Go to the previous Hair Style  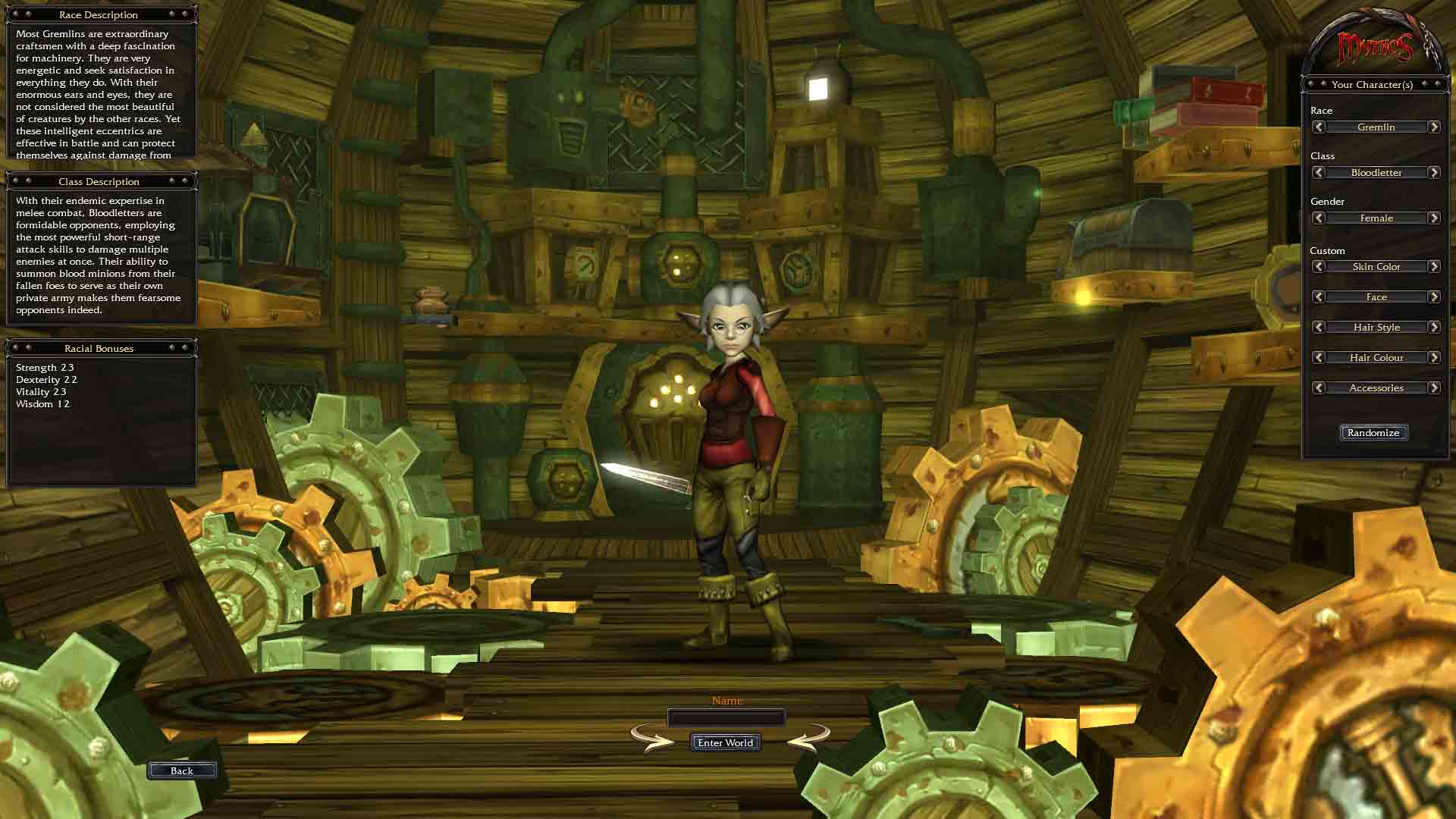[x=1319, y=327]
